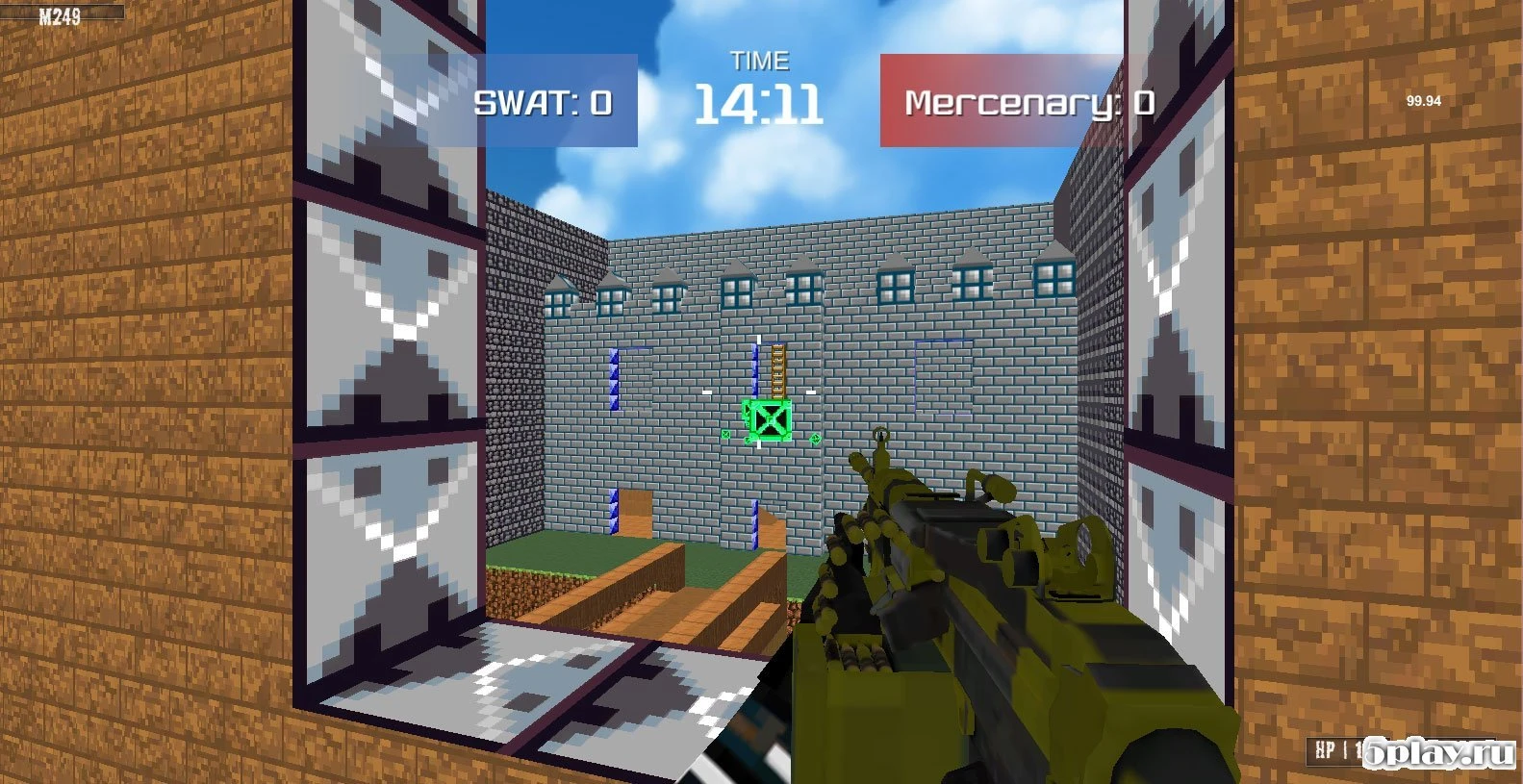Switch to the SWAT: 0 scoreboard tab
Screen dimensions: 1523x784
coord(544,100)
